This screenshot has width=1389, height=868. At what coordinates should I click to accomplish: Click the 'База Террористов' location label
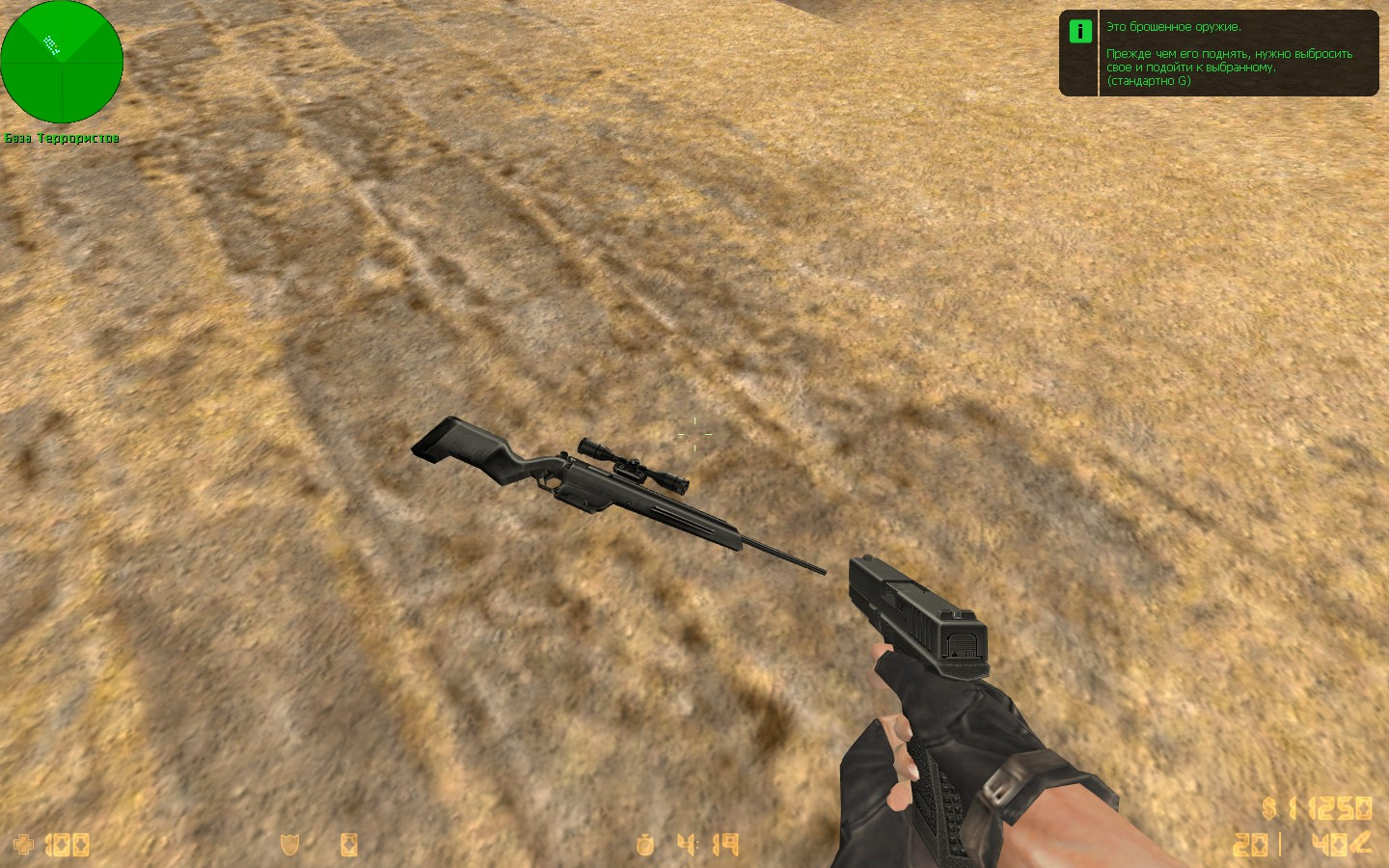tap(62, 138)
